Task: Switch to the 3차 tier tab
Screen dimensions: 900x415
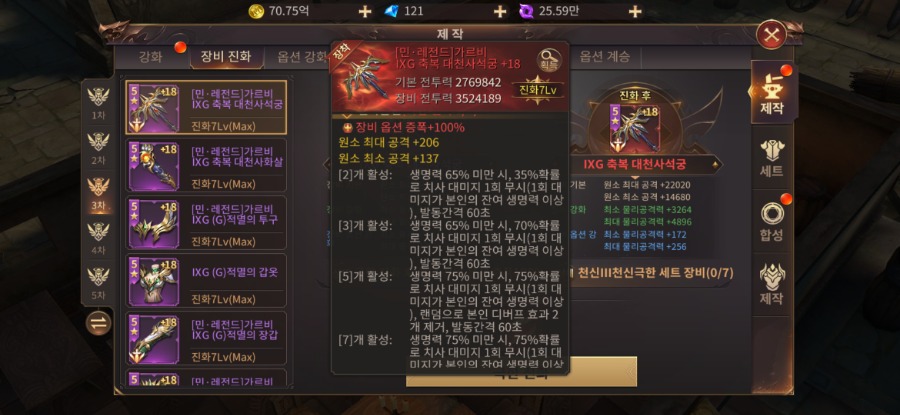Action: pos(98,193)
